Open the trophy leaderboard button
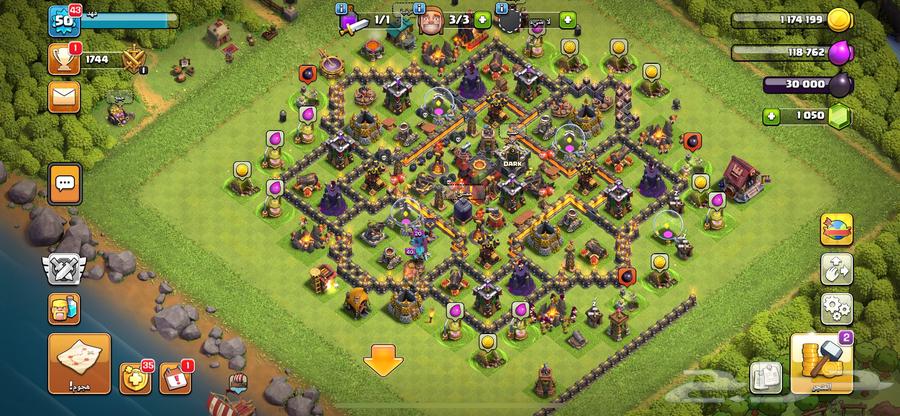900x416 pixels. tap(64, 60)
